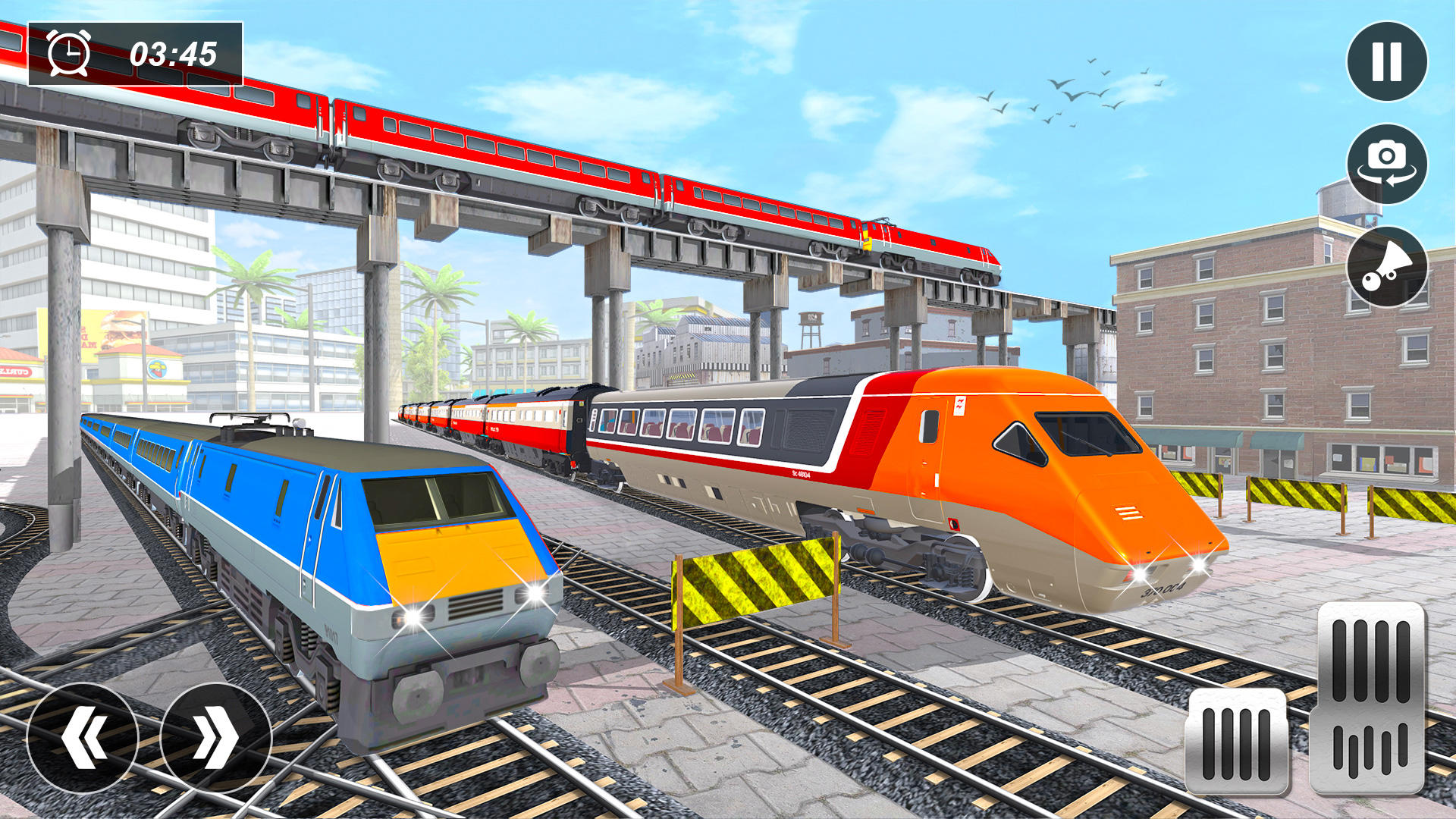
Task: Tap the alarm clock timer icon
Action: click(68, 53)
